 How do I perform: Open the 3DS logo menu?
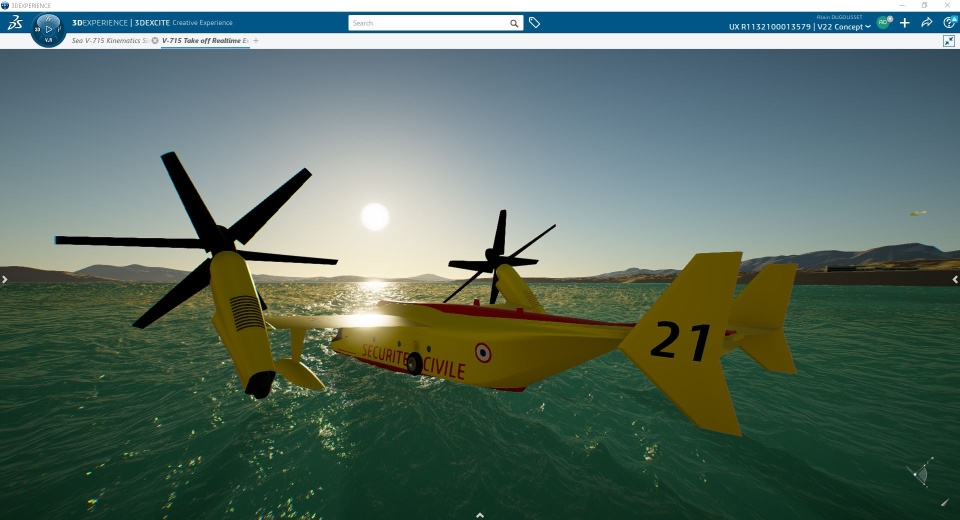[x=14, y=23]
